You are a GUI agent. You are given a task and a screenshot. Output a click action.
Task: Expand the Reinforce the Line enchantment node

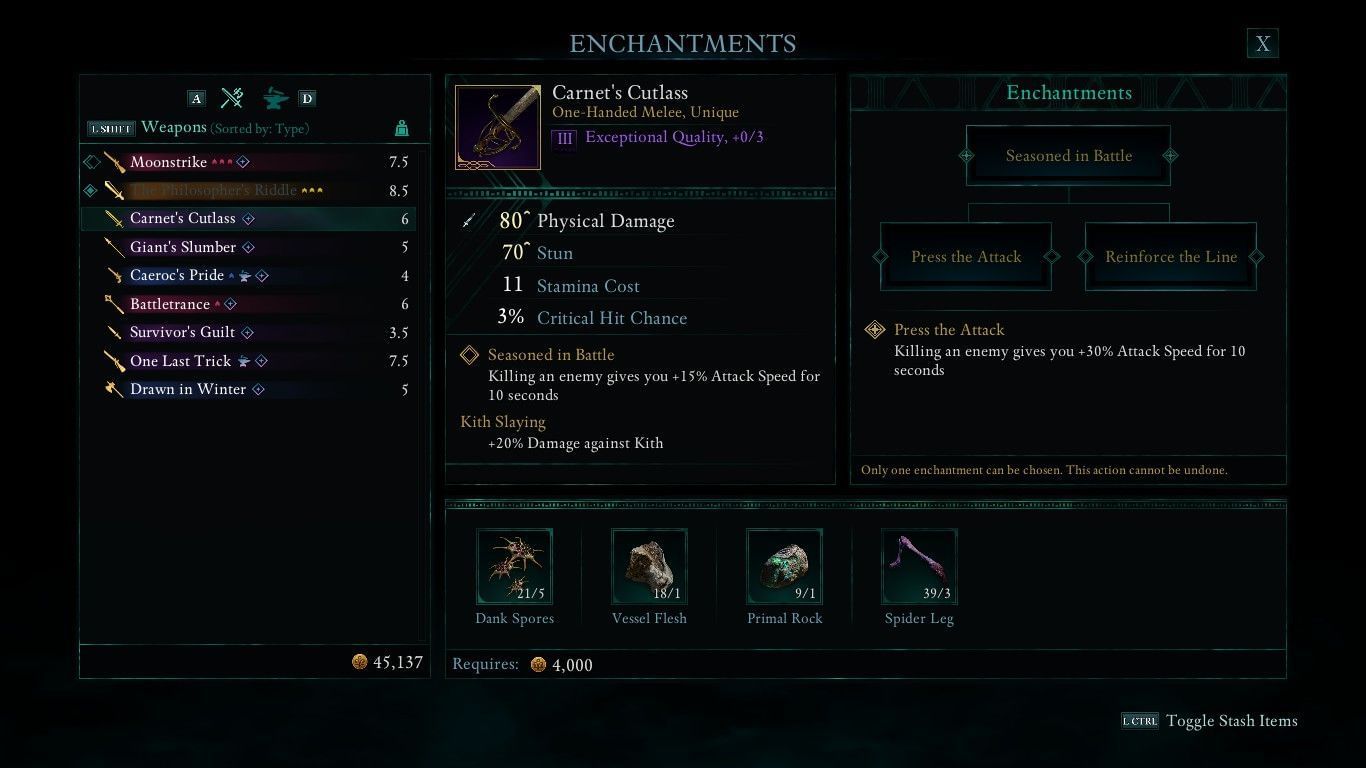pyautogui.click(x=1170, y=257)
